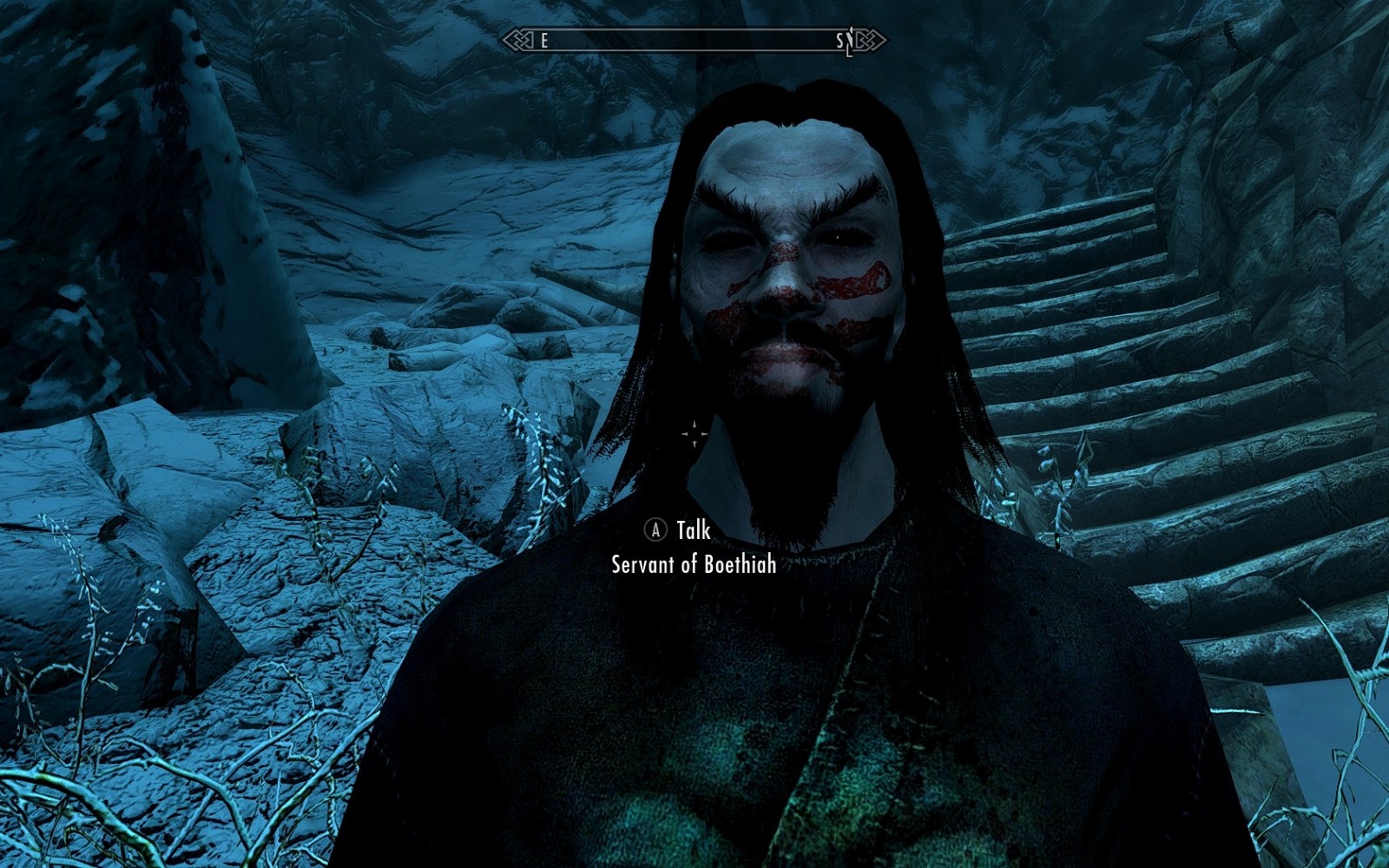Viewport: 1389px width, 868px height.
Task: Click the right knotwork end of the compass bar
Action: 871,40
